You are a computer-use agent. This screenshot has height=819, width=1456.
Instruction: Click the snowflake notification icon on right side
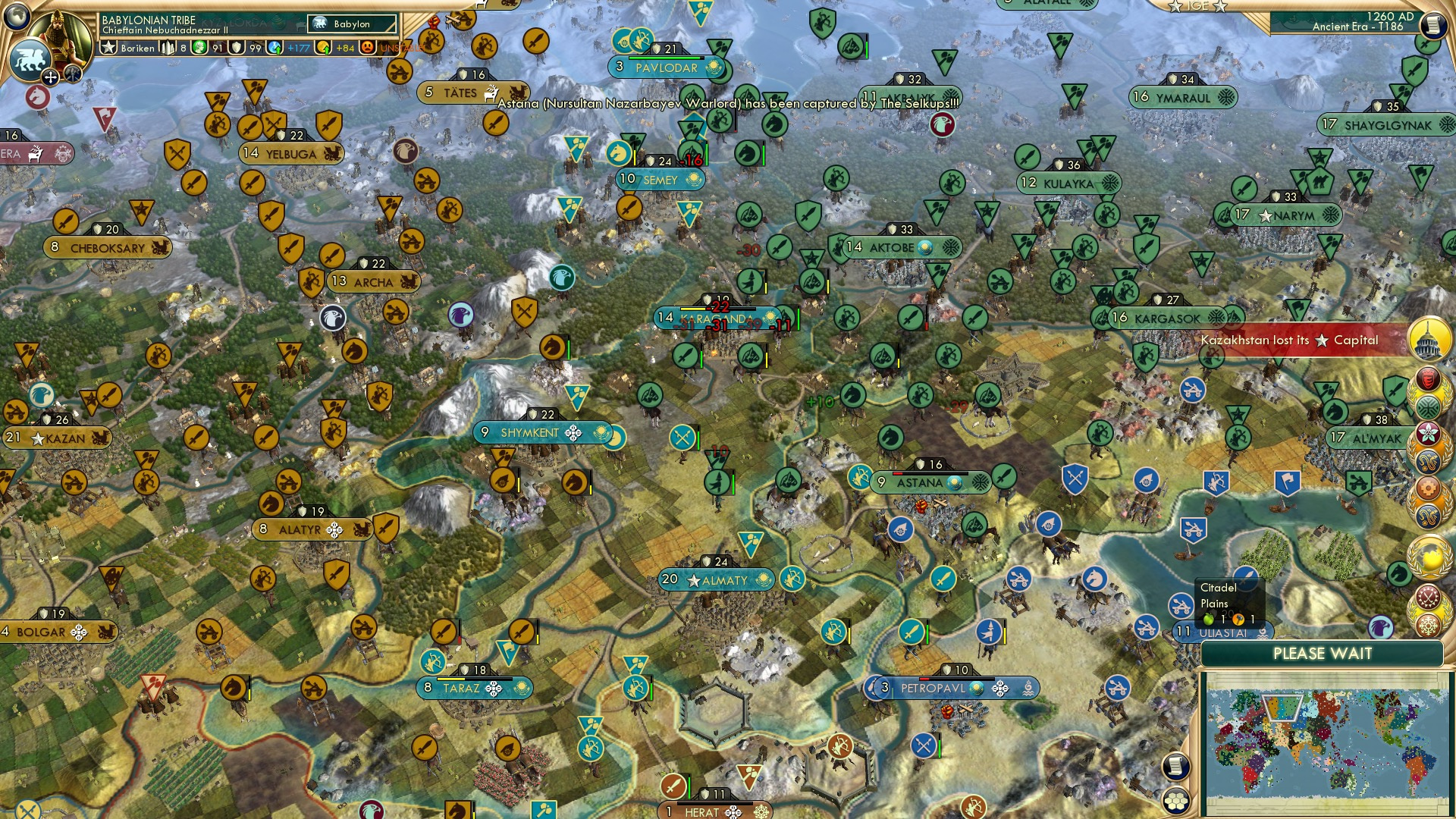tap(1428, 627)
